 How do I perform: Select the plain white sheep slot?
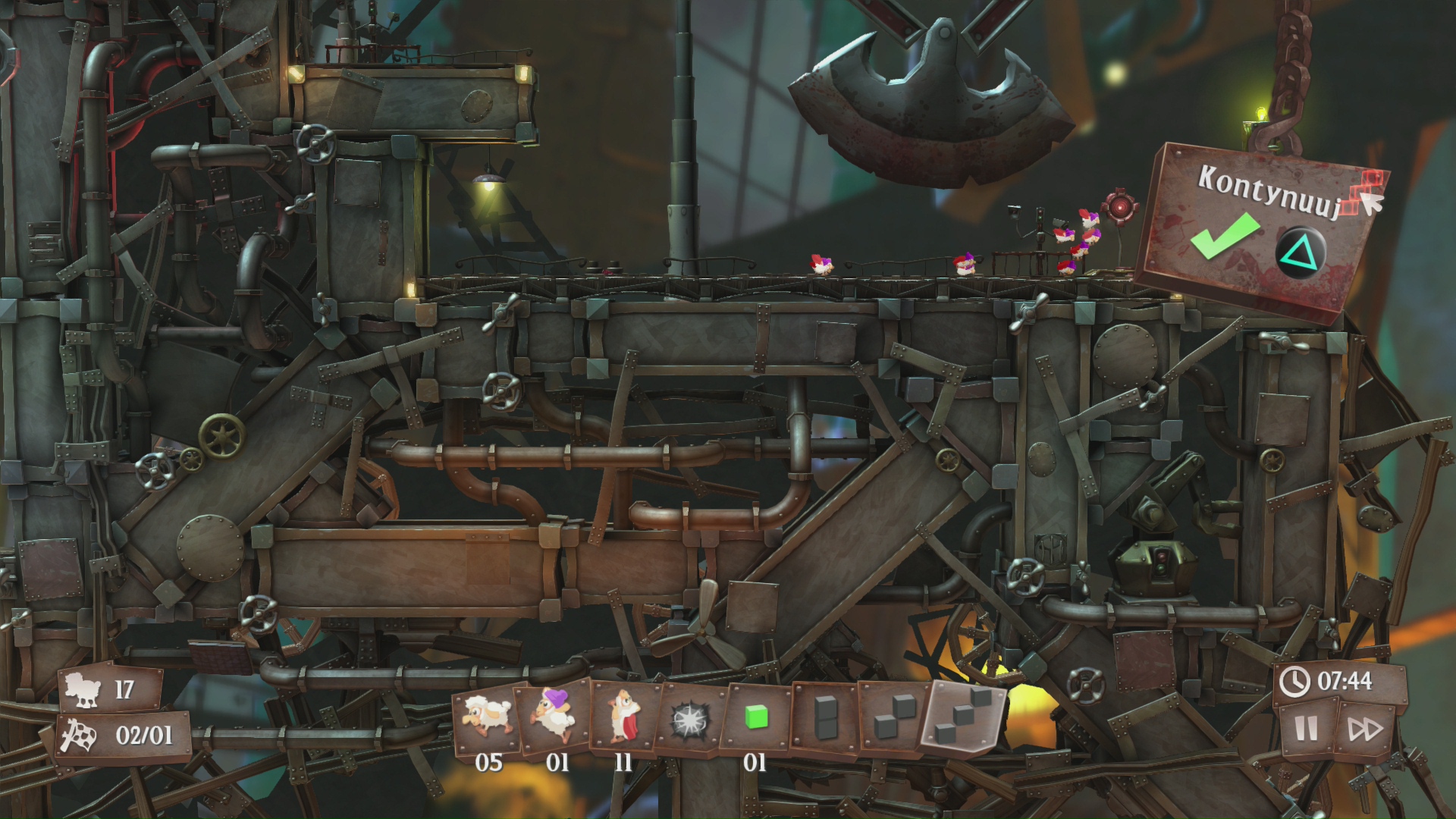(487, 715)
